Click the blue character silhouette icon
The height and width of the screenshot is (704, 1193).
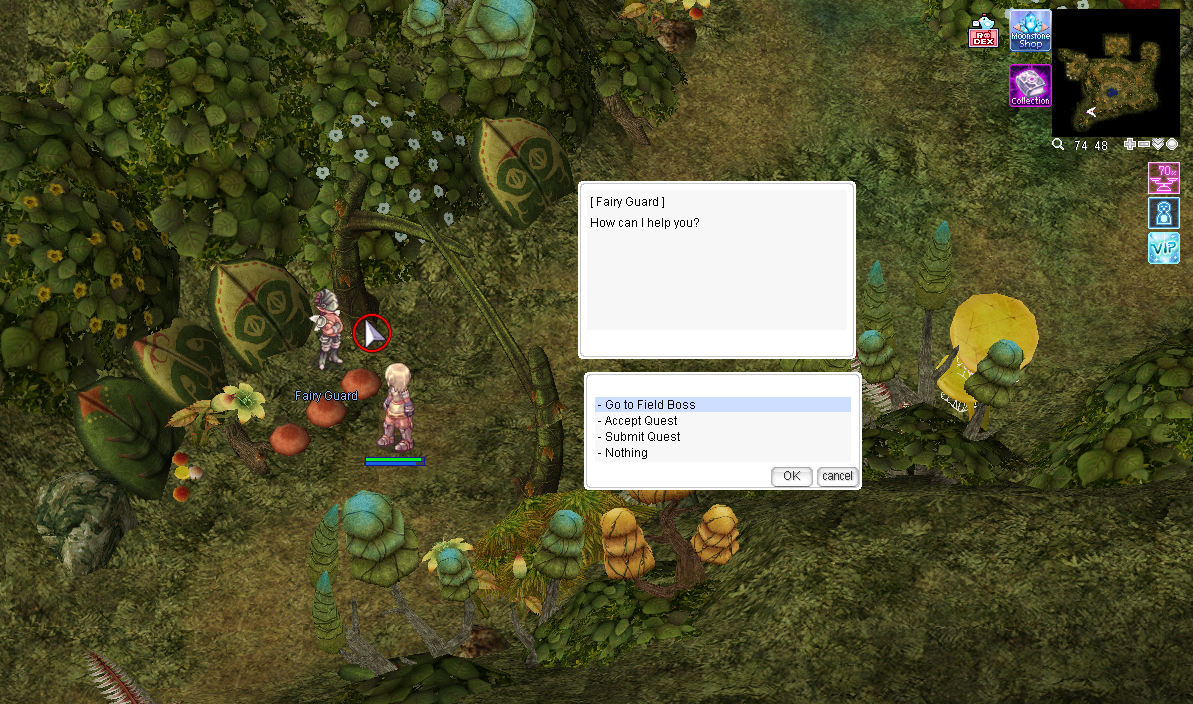pyautogui.click(x=1163, y=213)
